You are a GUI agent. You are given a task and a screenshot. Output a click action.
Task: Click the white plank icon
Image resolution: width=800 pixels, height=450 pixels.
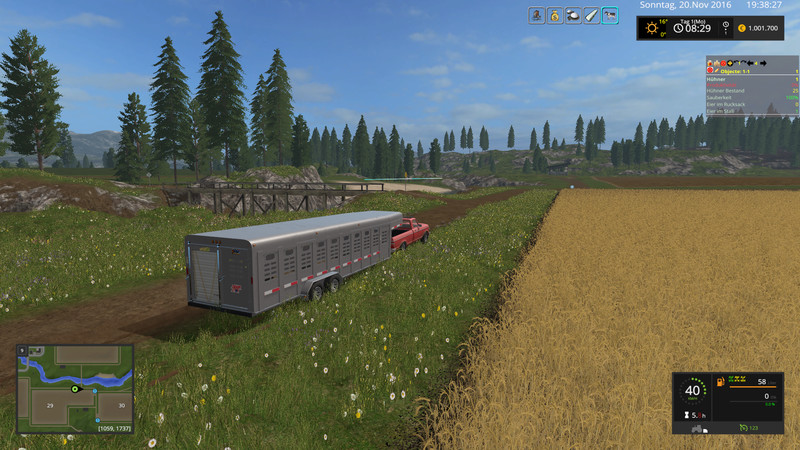pyautogui.click(x=591, y=15)
